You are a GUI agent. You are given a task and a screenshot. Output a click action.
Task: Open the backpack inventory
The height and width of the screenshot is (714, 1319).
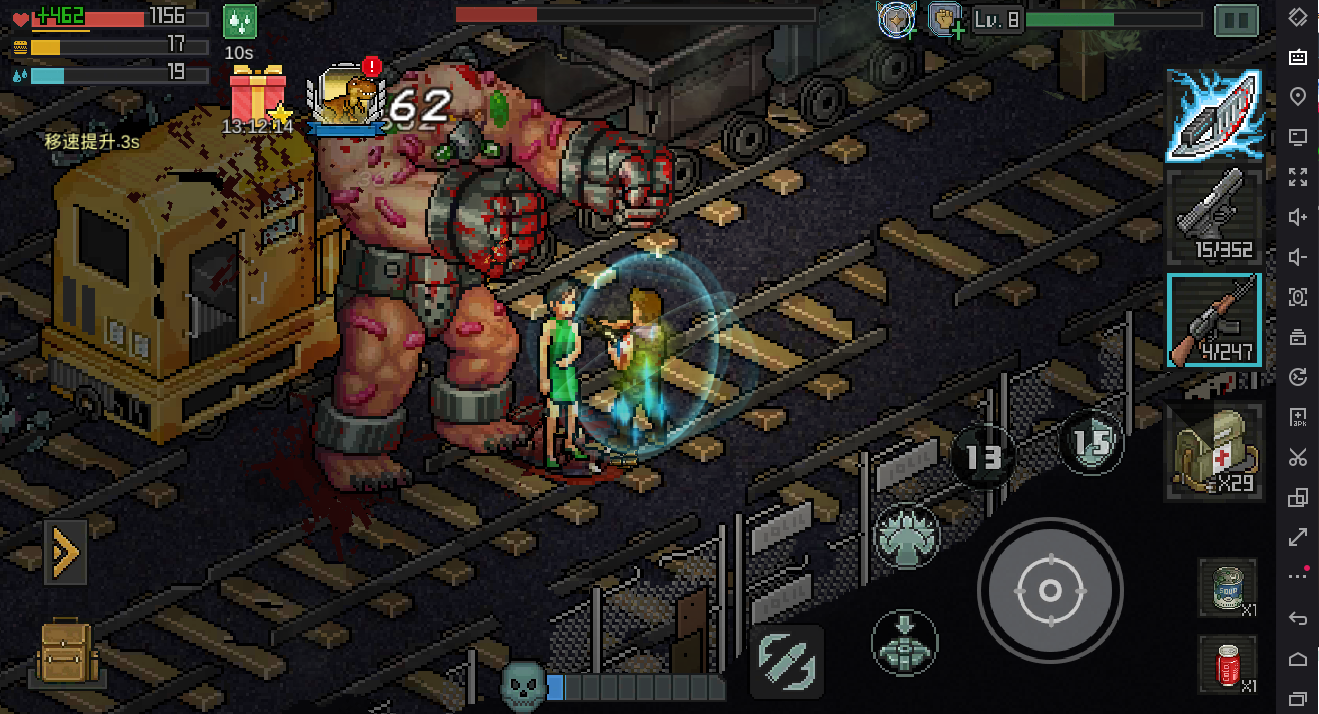pyautogui.click(x=65, y=653)
